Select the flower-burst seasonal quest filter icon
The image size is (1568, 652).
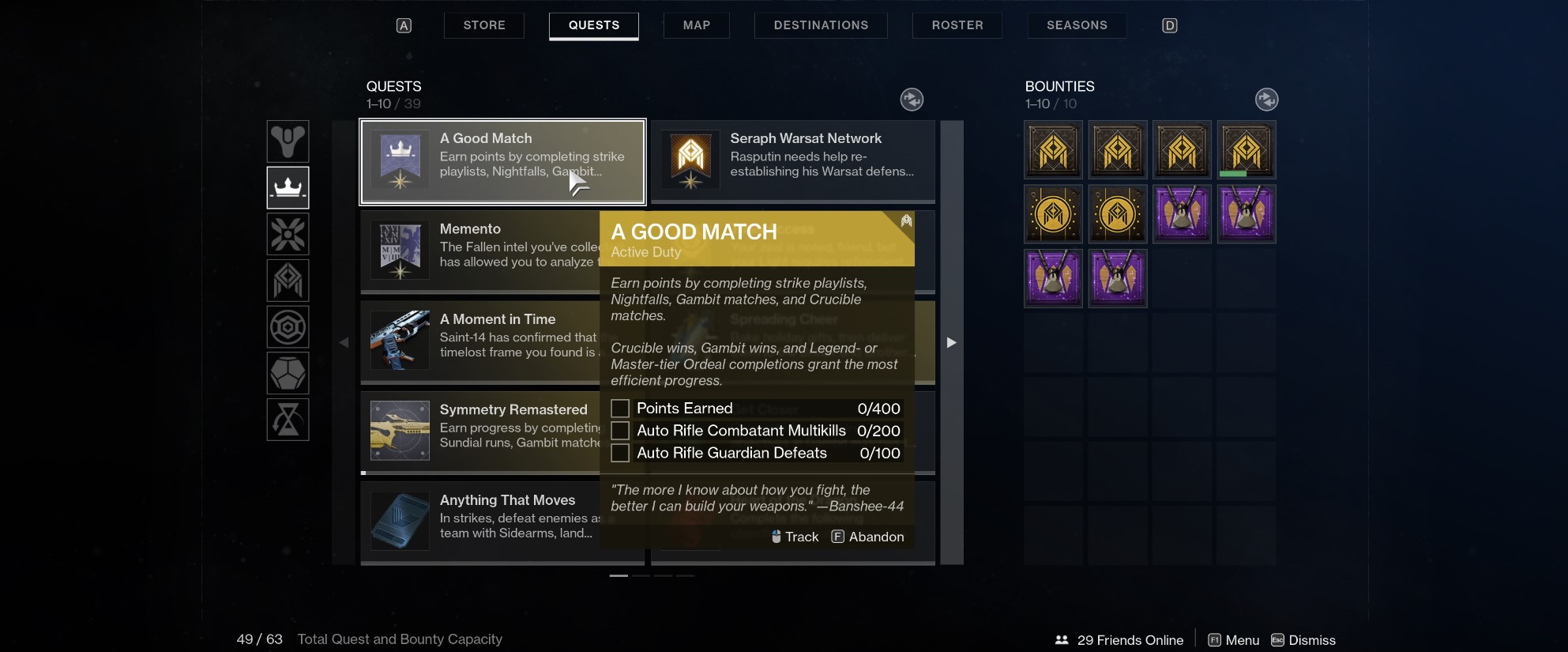pos(288,234)
